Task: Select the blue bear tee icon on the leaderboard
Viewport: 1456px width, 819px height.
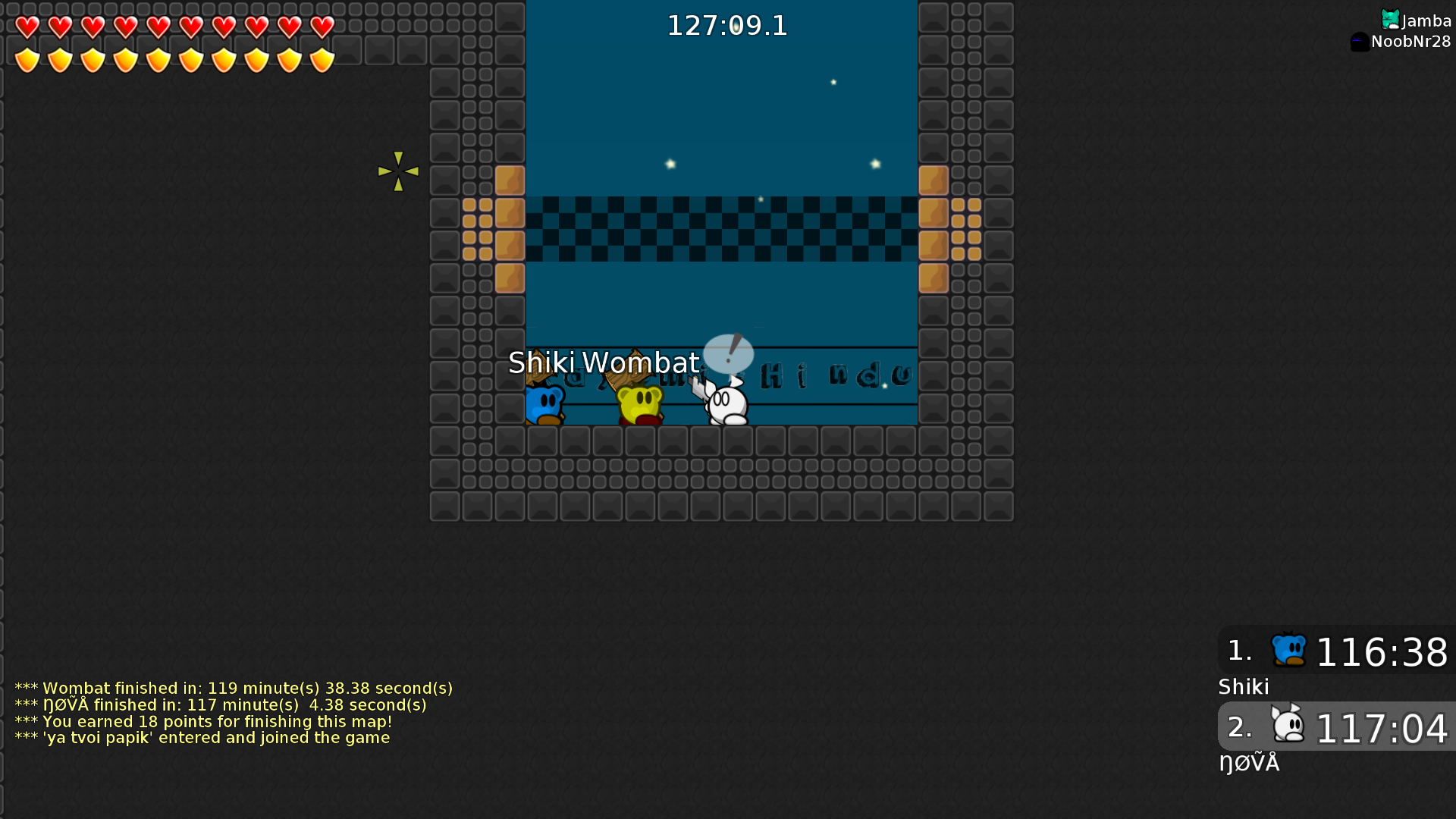Action: [x=1287, y=650]
